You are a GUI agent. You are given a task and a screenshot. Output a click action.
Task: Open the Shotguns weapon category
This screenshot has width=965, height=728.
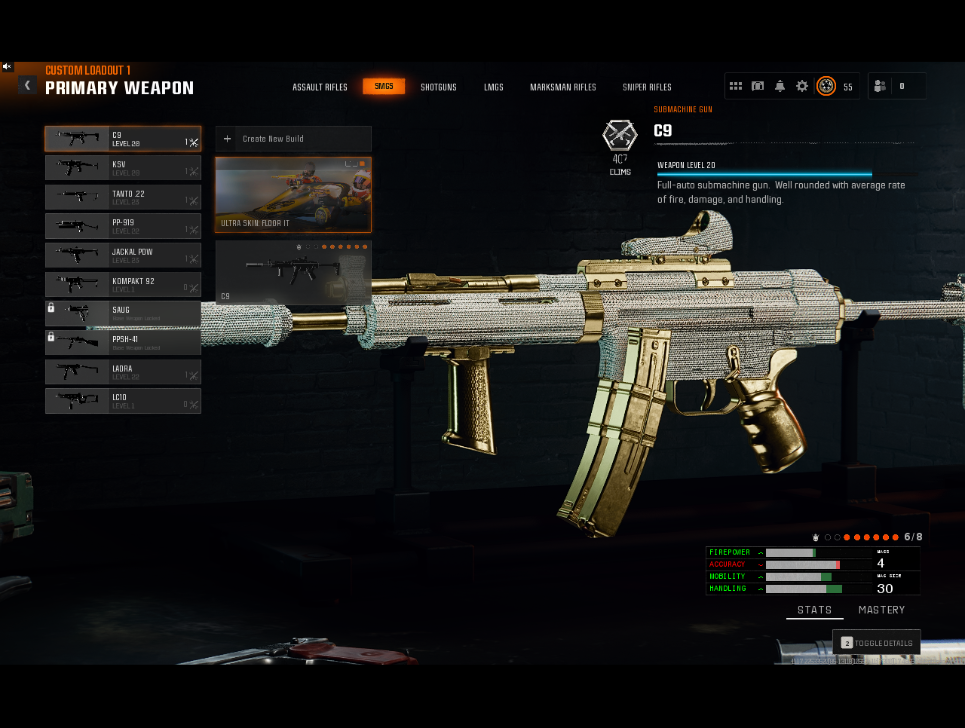pos(438,87)
